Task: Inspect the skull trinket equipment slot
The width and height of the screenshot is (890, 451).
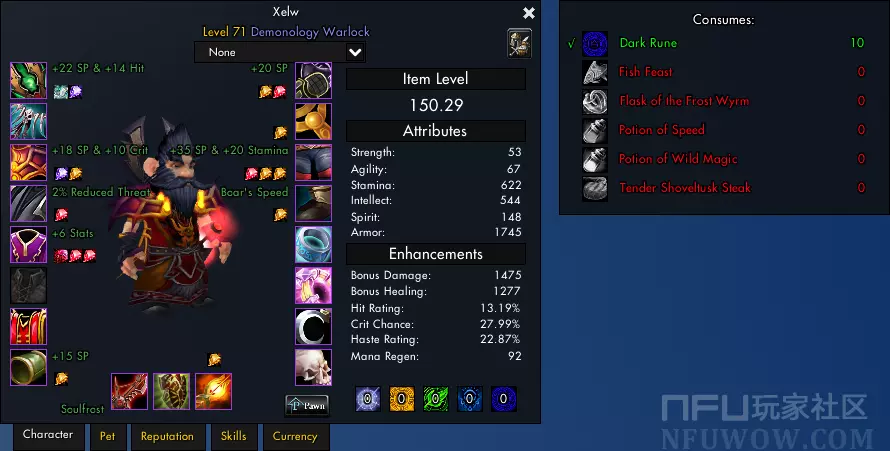Action: [313, 367]
